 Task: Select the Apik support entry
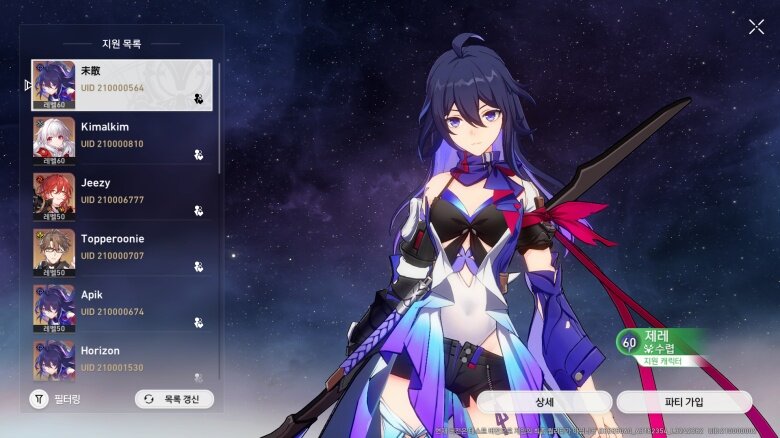[122, 309]
